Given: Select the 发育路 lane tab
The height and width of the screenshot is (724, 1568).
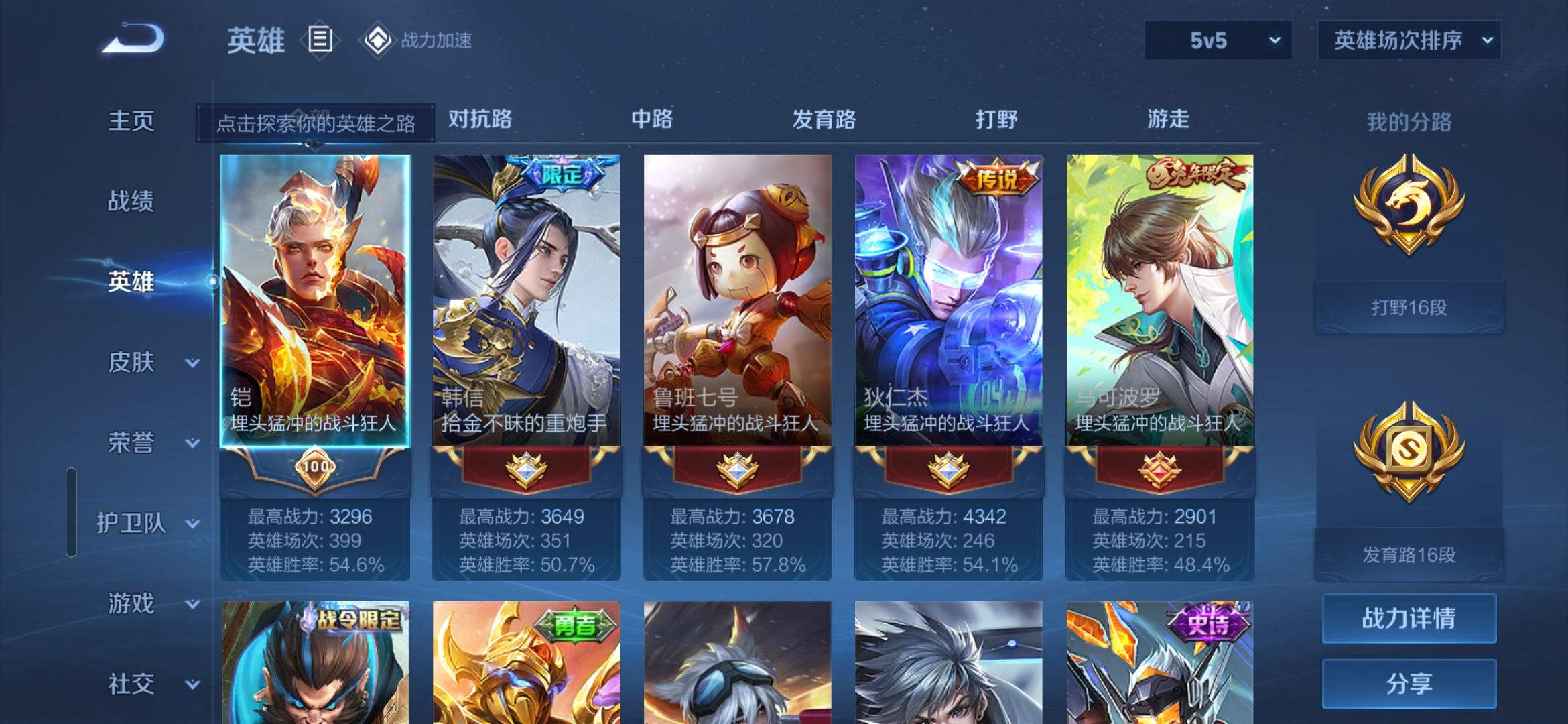Looking at the screenshot, I should tap(824, 119).
